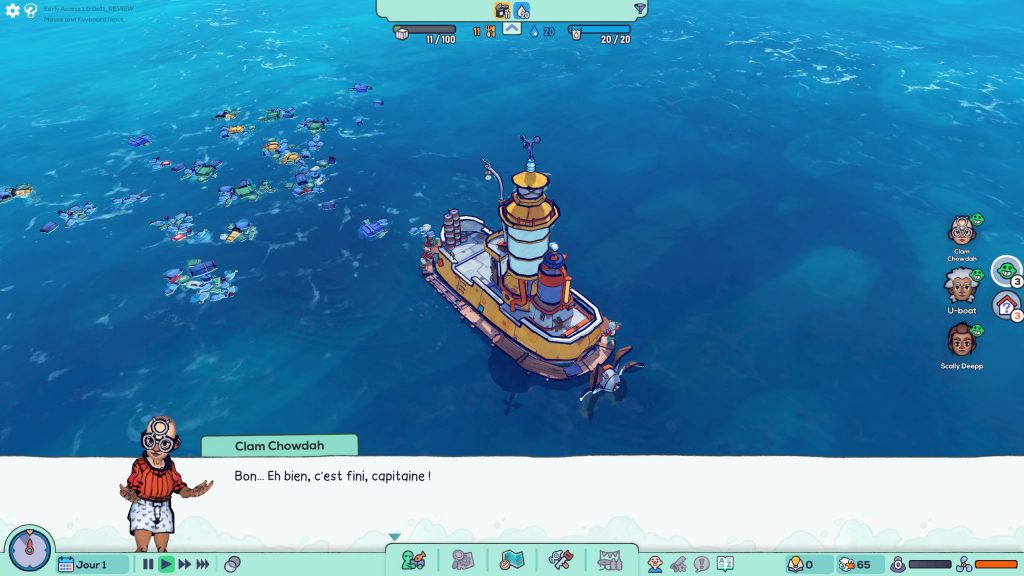
Task: Toggle the green happy-face crew filter
Action: tap(1006, 269)
